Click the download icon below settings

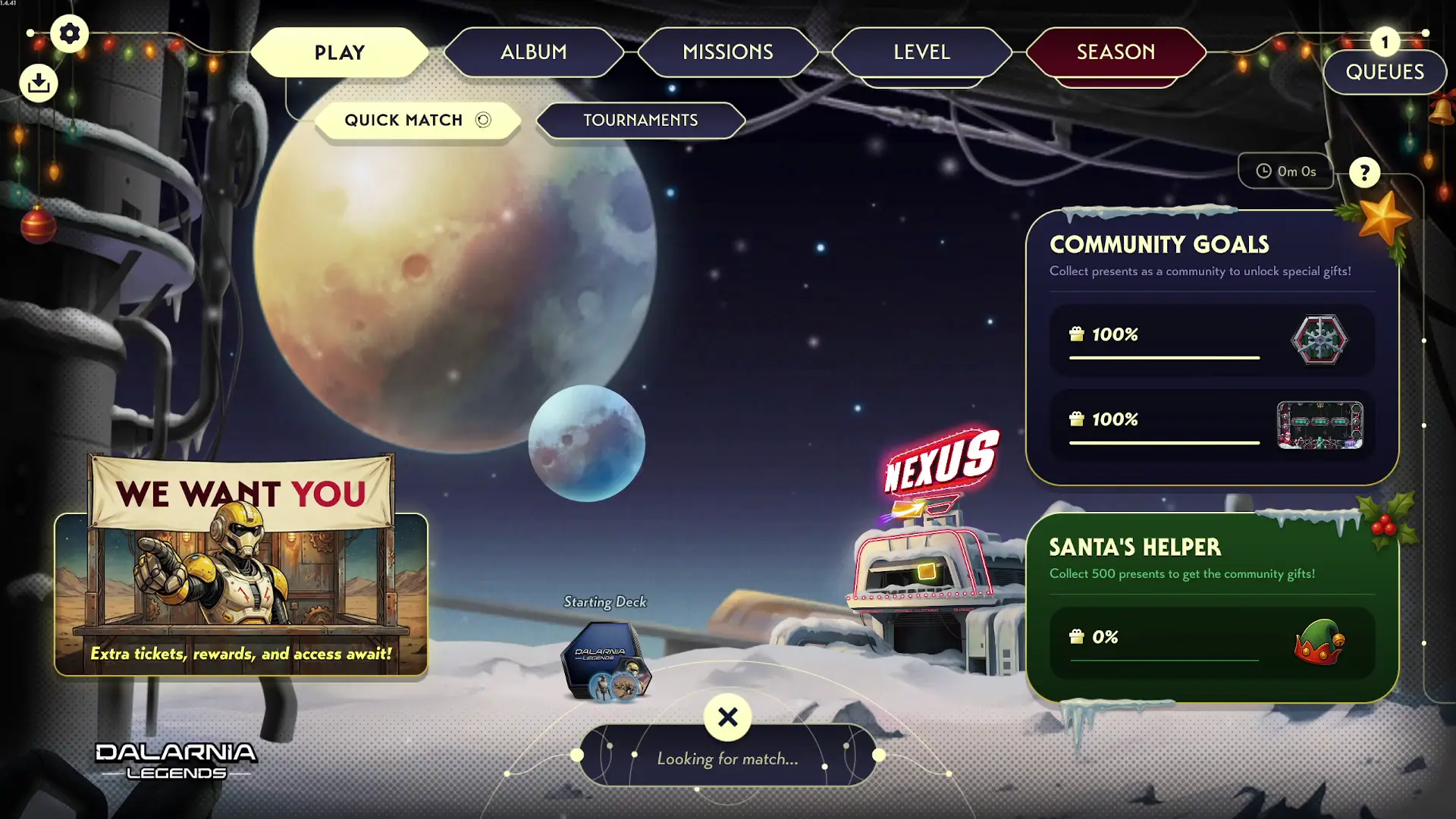39,83
